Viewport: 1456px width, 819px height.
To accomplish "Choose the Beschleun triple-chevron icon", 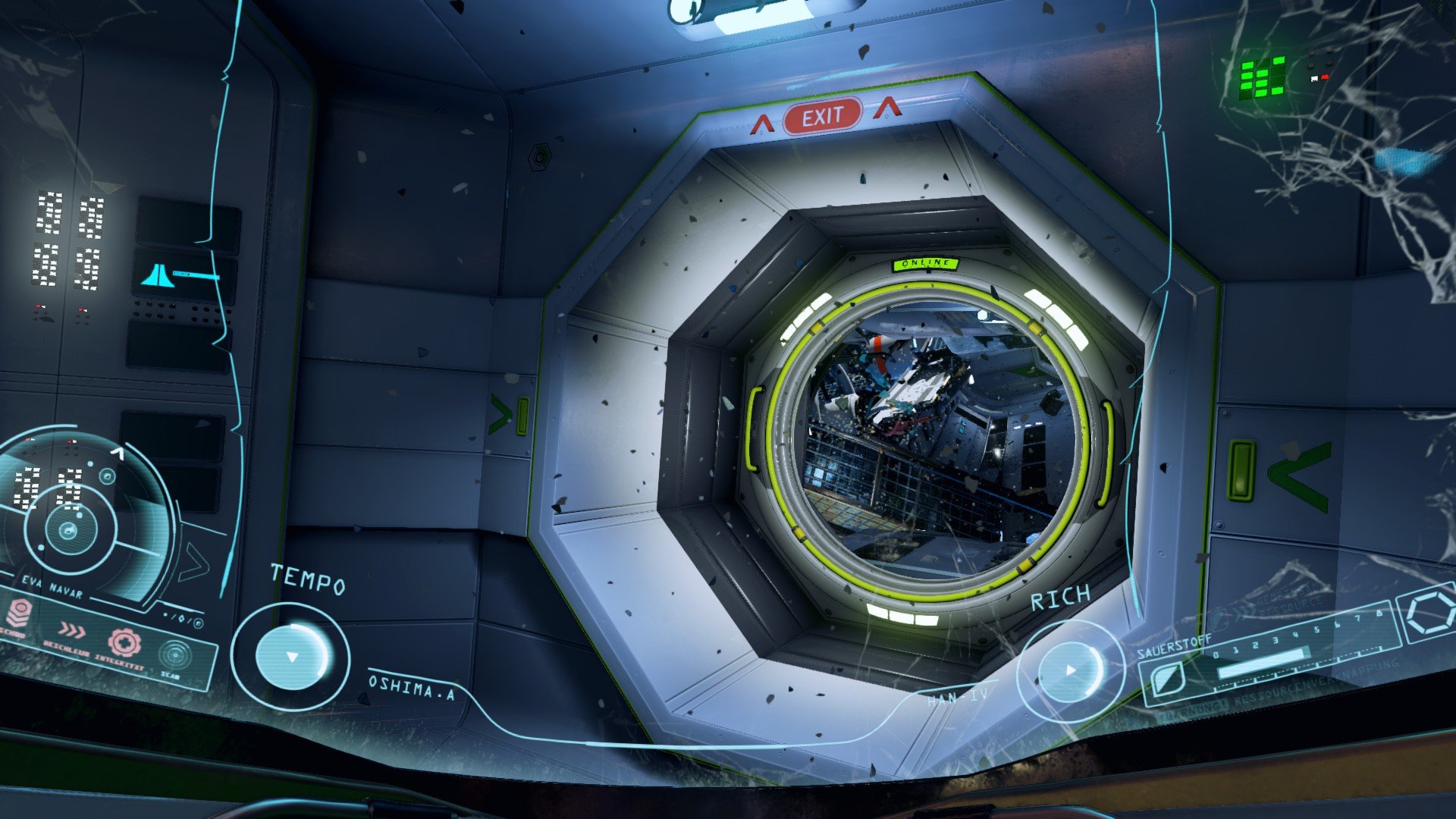I will click(x=72, y=629).
